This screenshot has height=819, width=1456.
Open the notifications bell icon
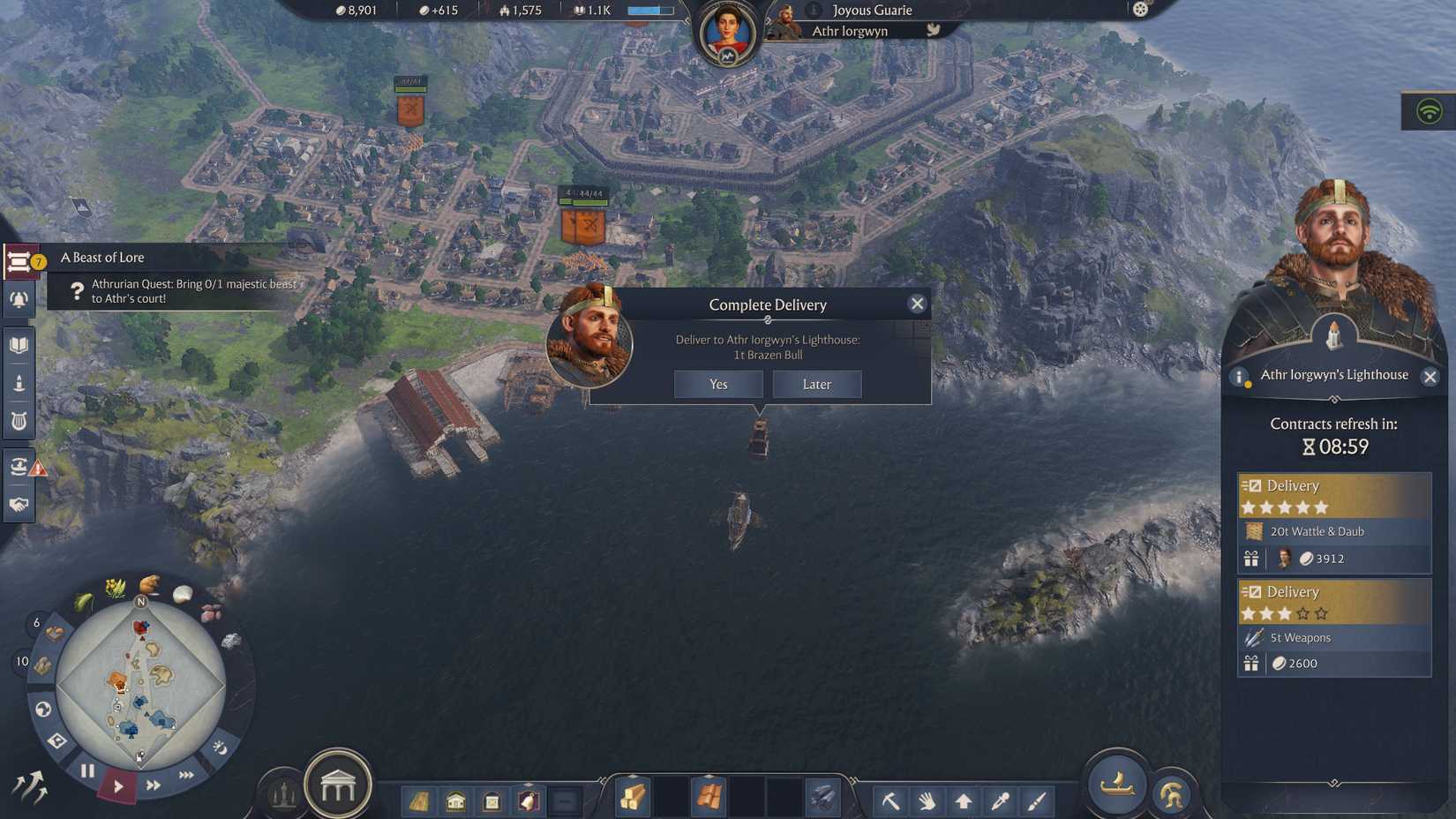19,300
